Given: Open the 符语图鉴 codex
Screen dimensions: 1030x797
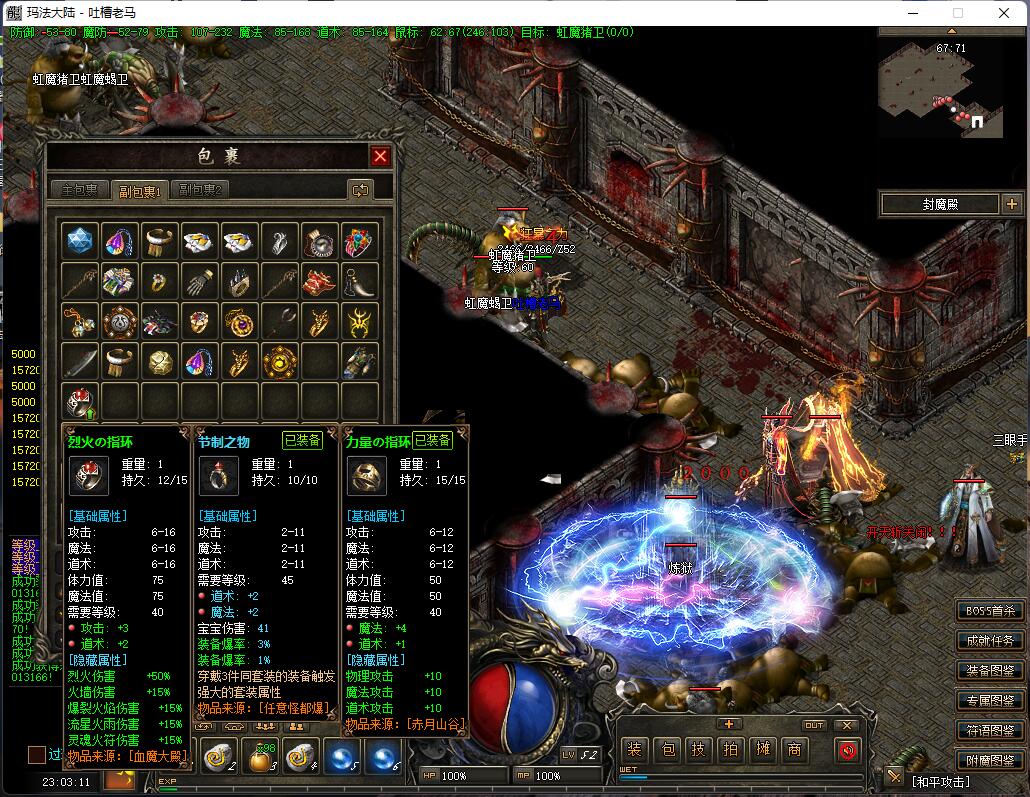Looking at the screenshot, I should [x=990, y=731].
